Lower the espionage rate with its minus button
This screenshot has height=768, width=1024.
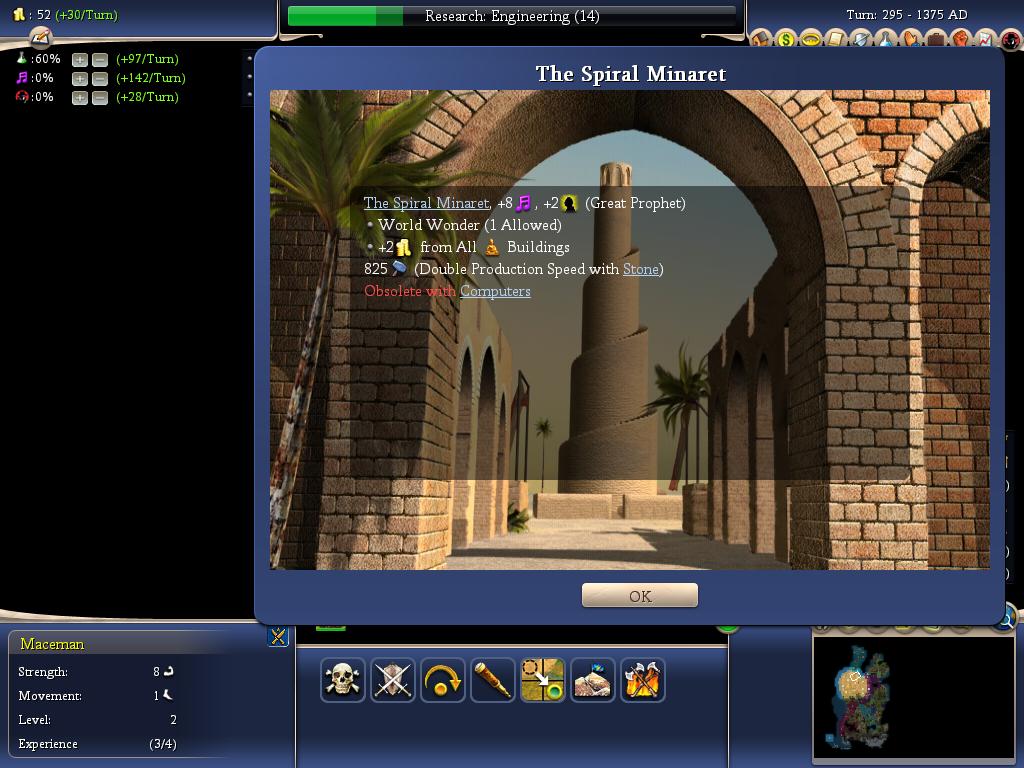[99, 97]
